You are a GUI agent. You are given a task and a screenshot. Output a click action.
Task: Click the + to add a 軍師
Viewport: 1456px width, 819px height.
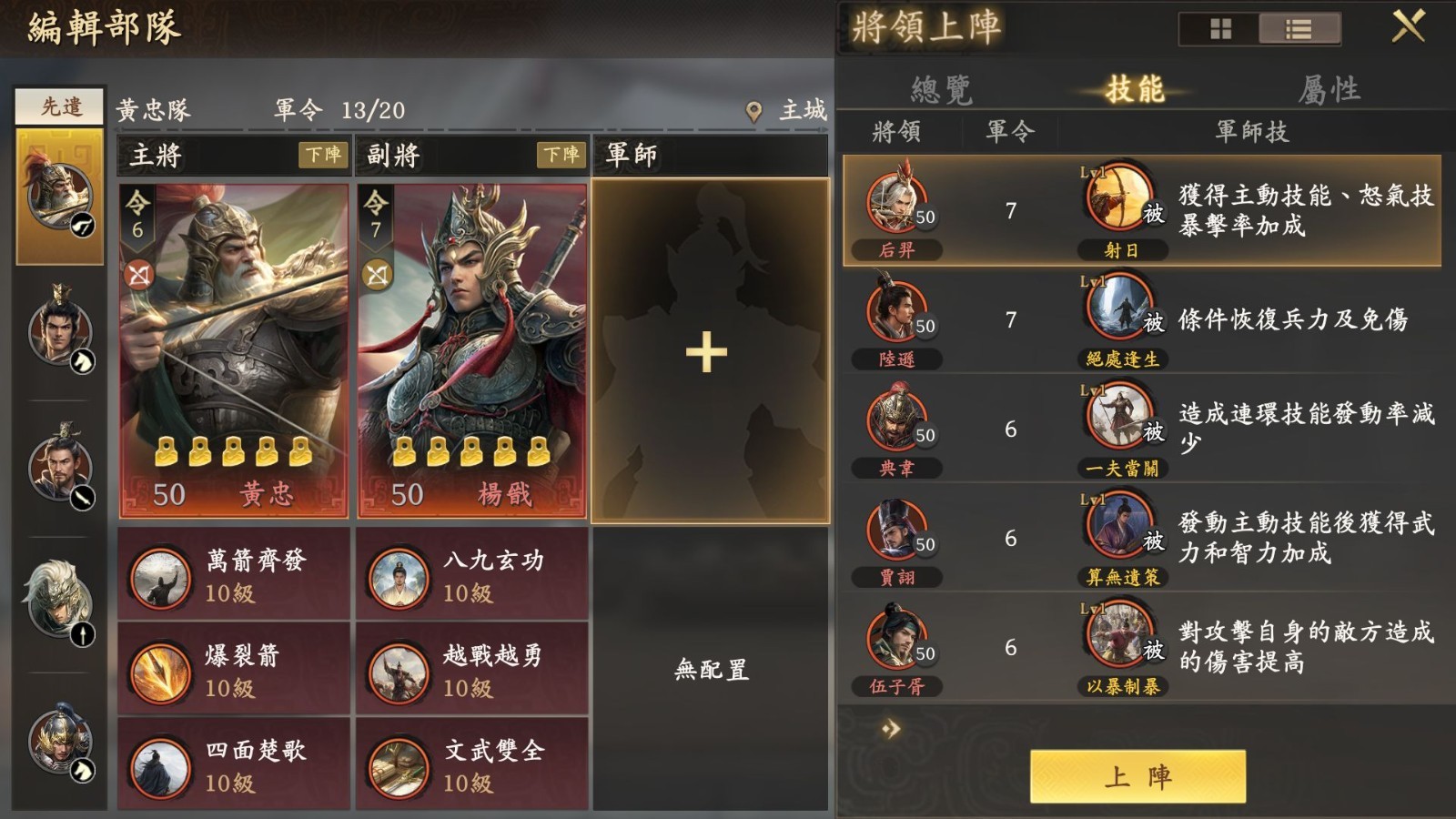(707, 355)
